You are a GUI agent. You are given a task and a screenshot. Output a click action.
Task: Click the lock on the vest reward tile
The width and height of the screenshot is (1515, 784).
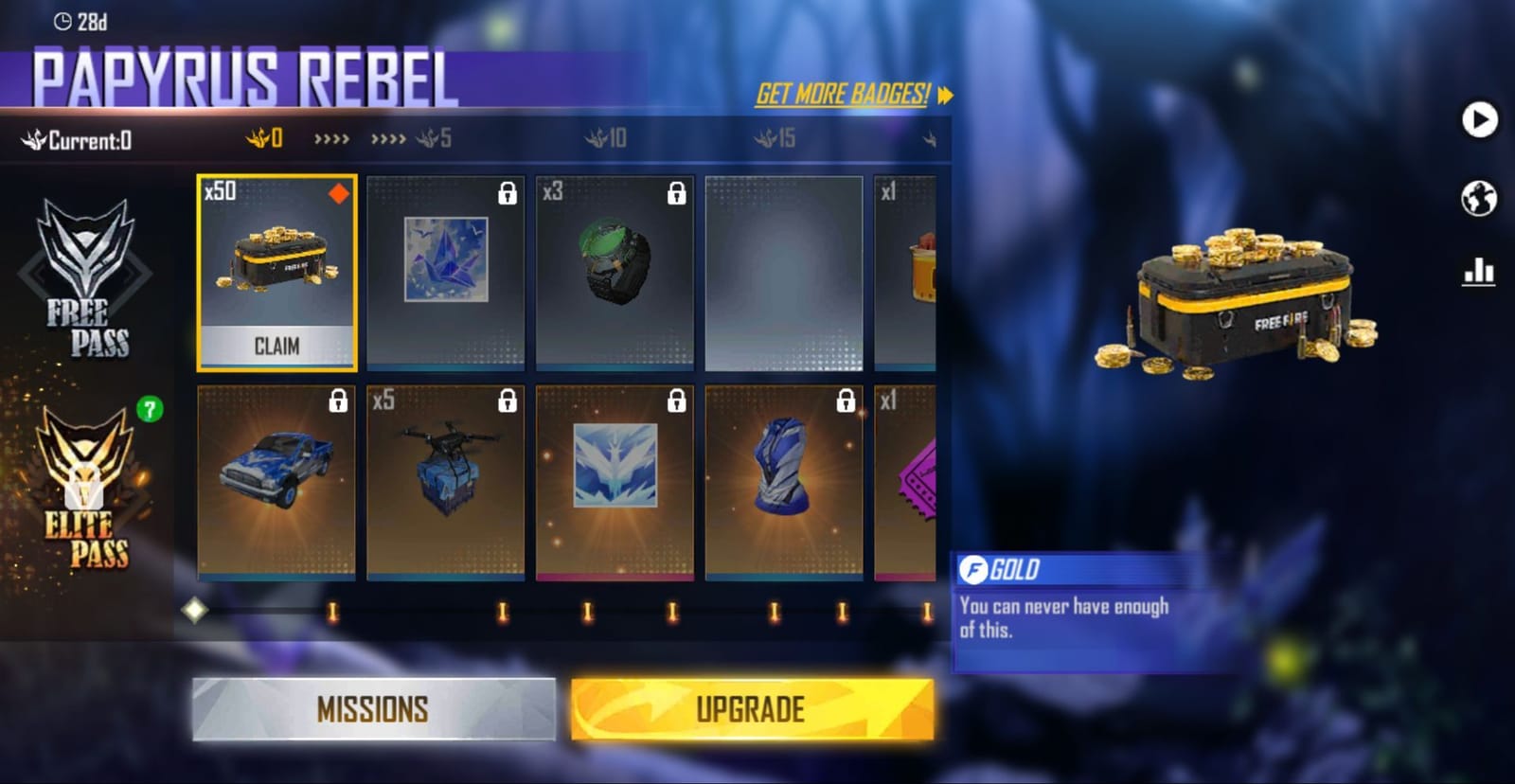tap(846, 402)
